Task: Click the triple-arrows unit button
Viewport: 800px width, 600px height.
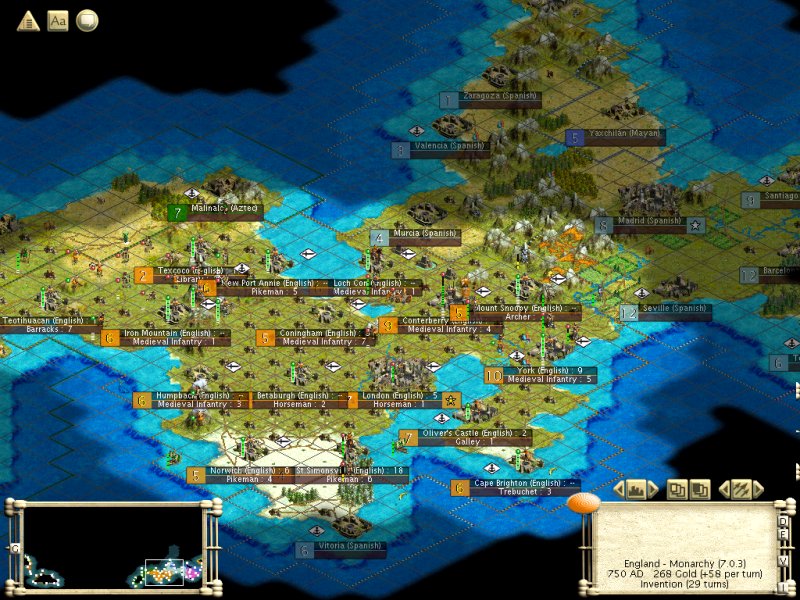Action: pyautogui.click(x=741, y=489)
